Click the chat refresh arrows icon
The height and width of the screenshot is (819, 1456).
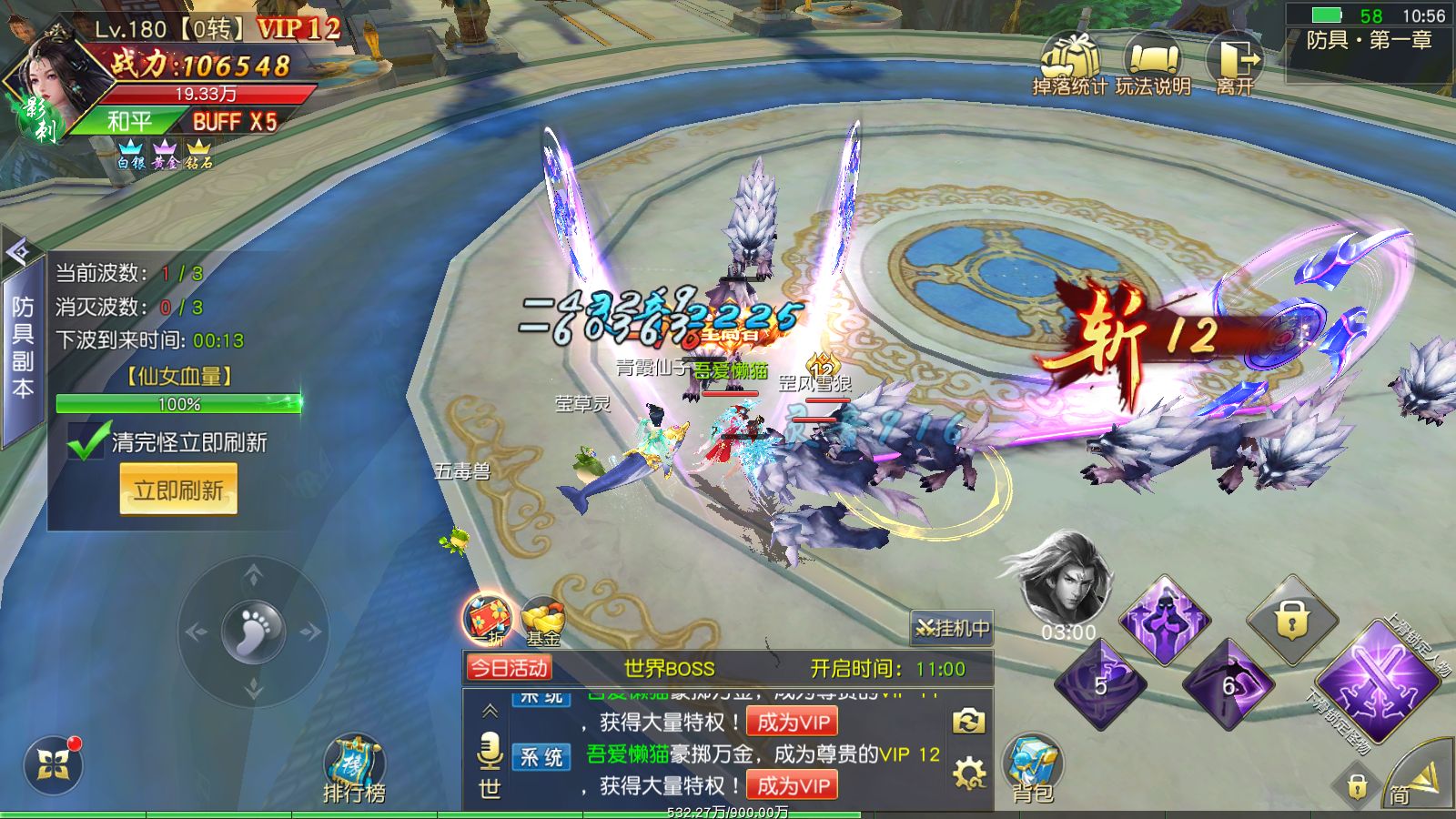click(969, 722)
